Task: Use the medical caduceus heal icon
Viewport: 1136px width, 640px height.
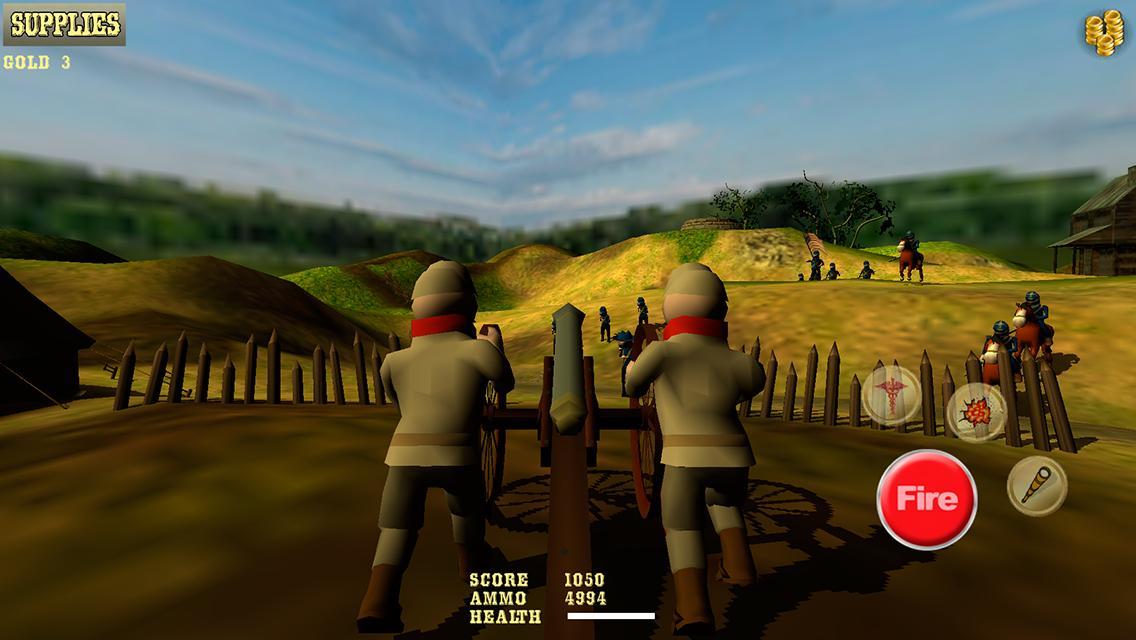Action: 890,395
